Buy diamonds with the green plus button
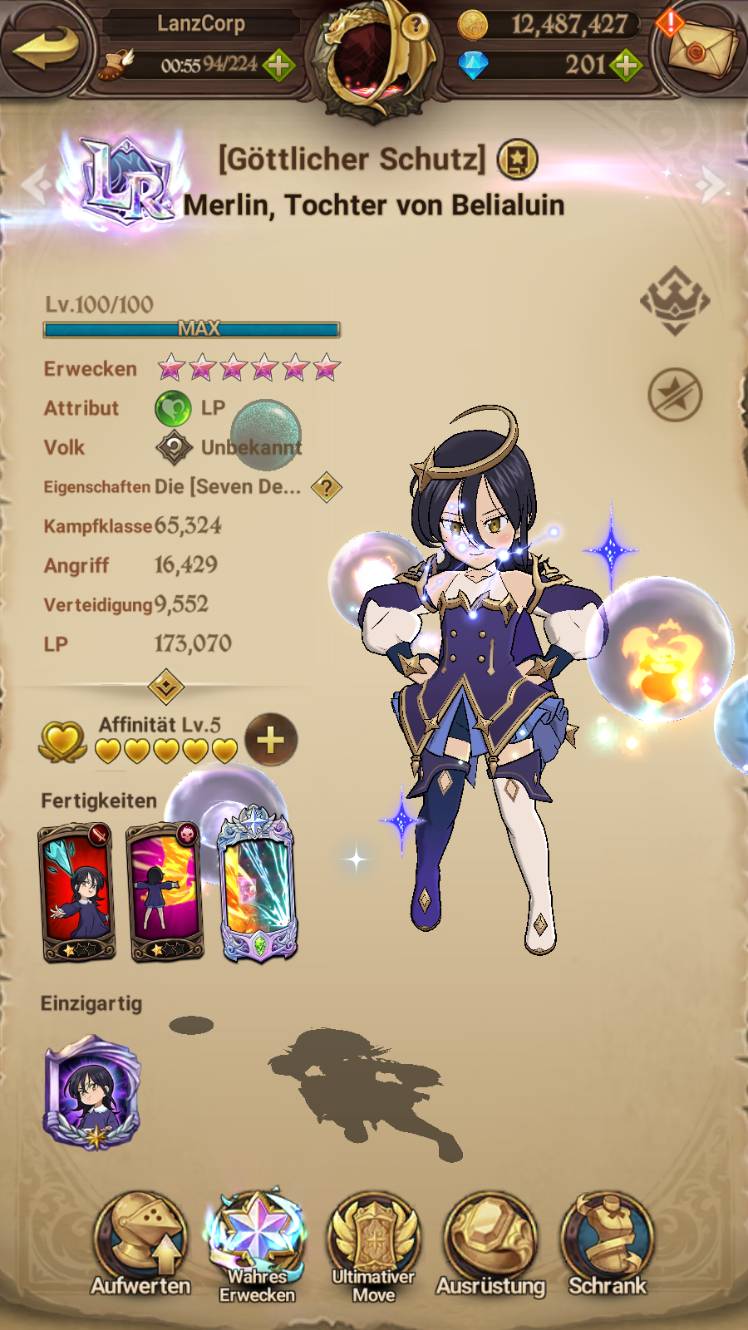748x1330 pixels. click(x=625, y=67)
